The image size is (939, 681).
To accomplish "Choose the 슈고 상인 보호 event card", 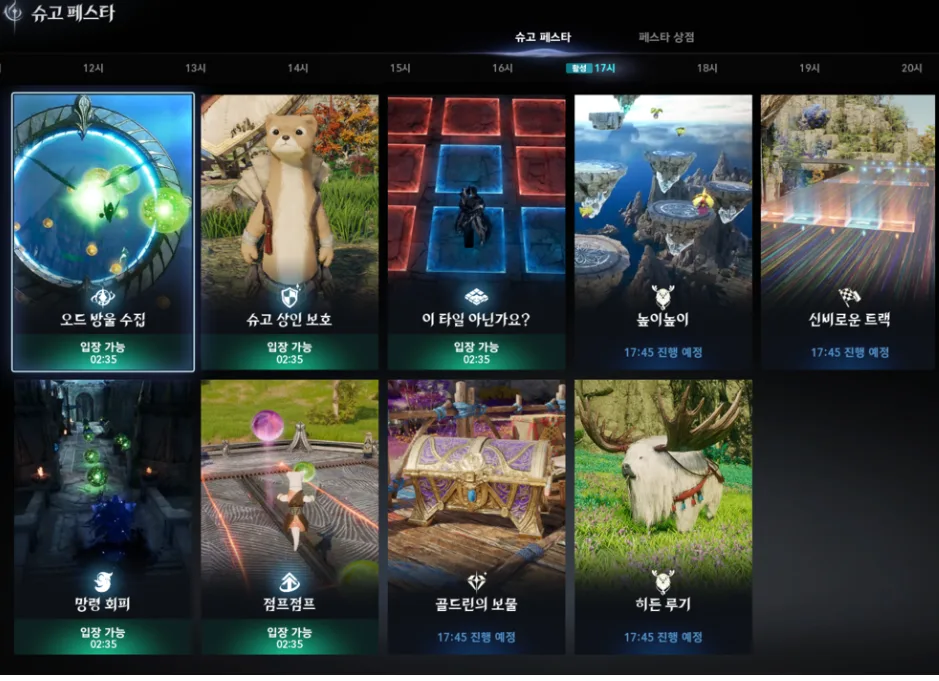I will tap(289, 232).
